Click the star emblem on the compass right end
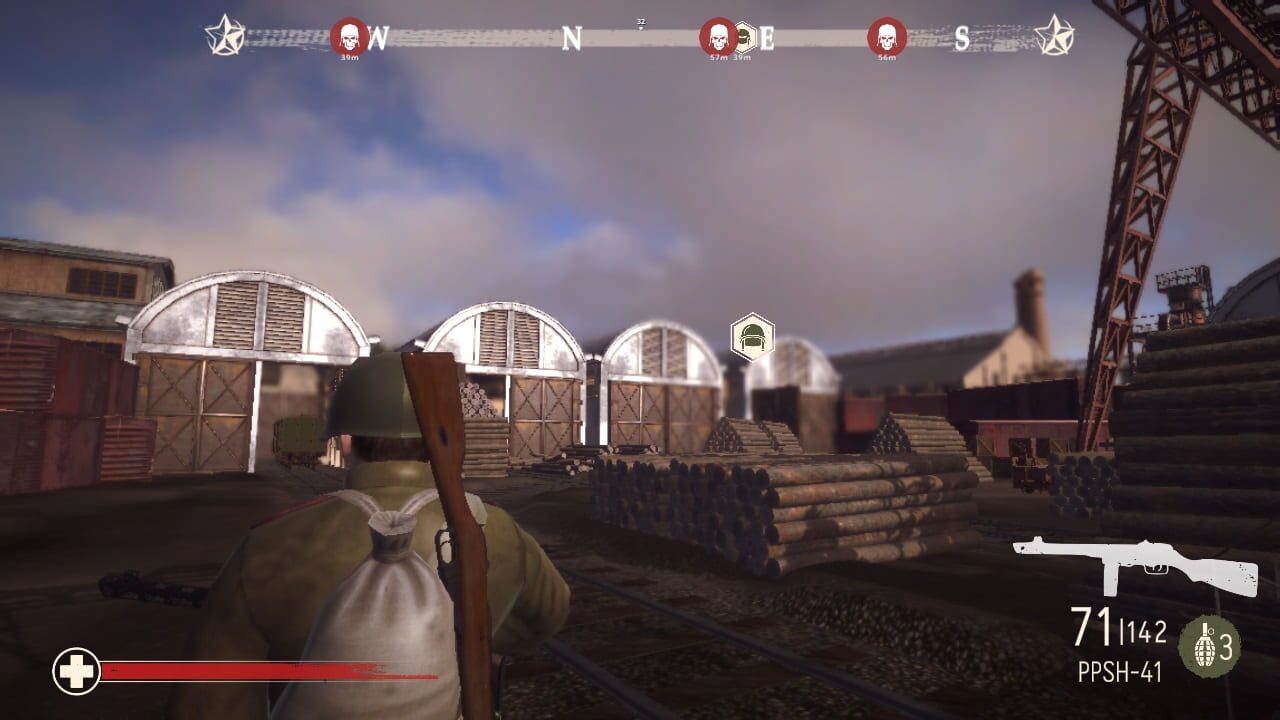Viewport: 1280px width, 720px height. tap(1054, 36)
